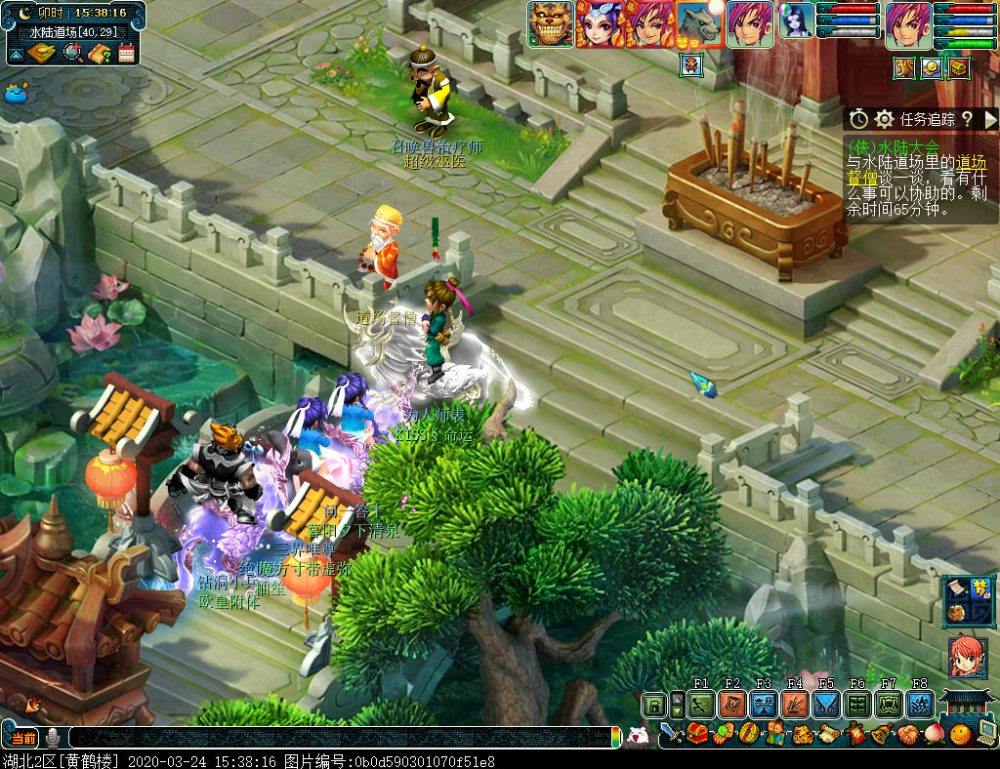The height and width of the screenshot is (769, 1000).
Task: Click the quest tracker help question mark
Action: coord(967,119)
